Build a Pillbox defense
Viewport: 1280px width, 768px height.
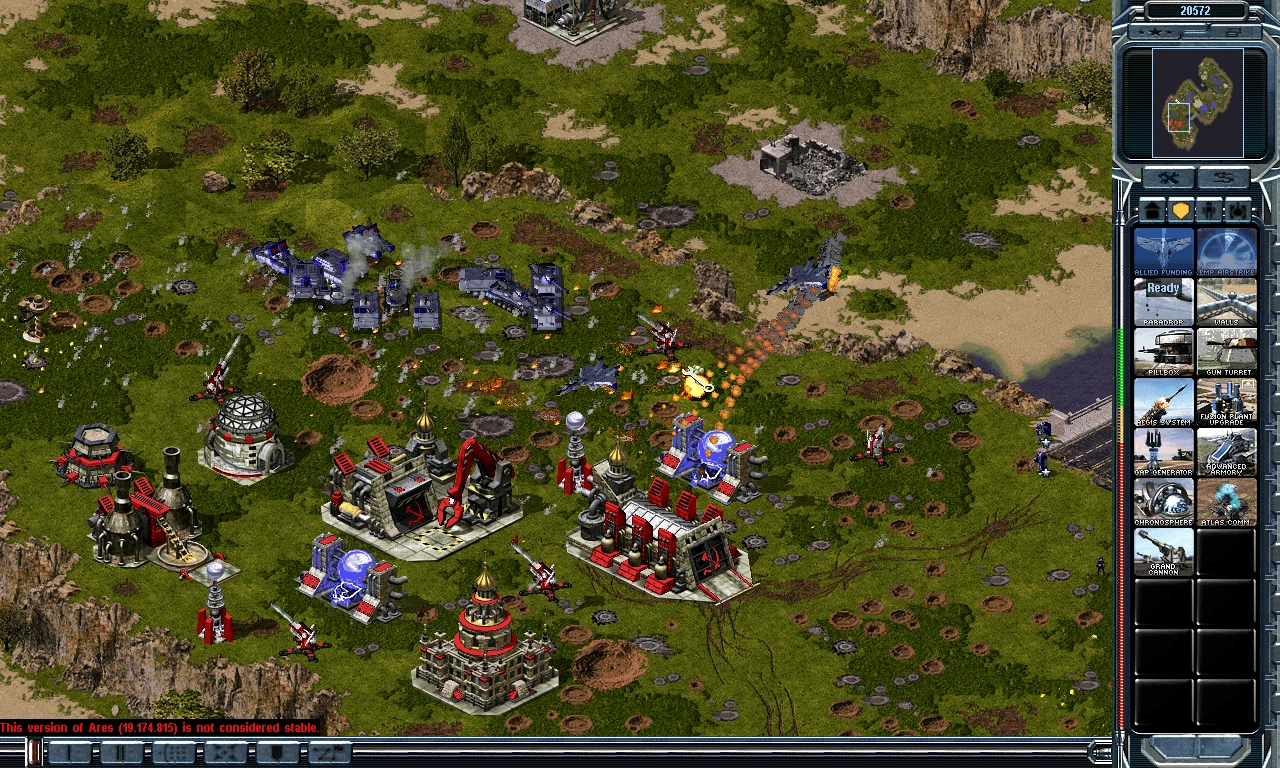(1163, 352)
